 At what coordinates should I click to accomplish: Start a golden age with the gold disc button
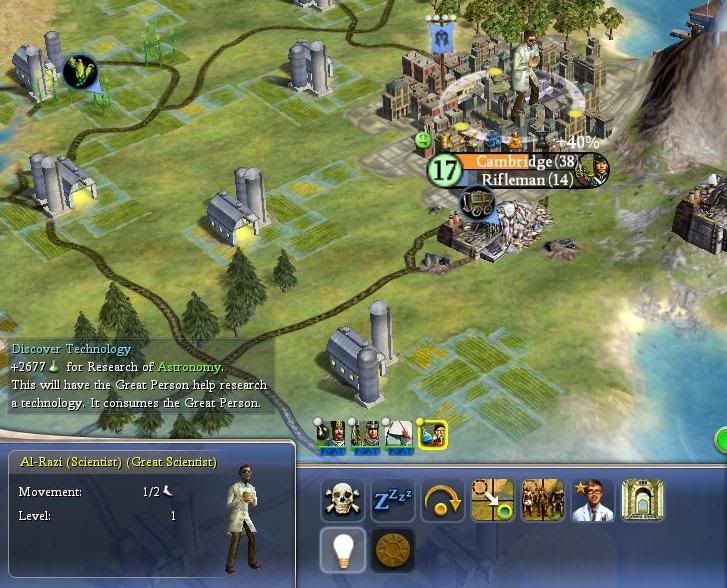pos(393,549)
